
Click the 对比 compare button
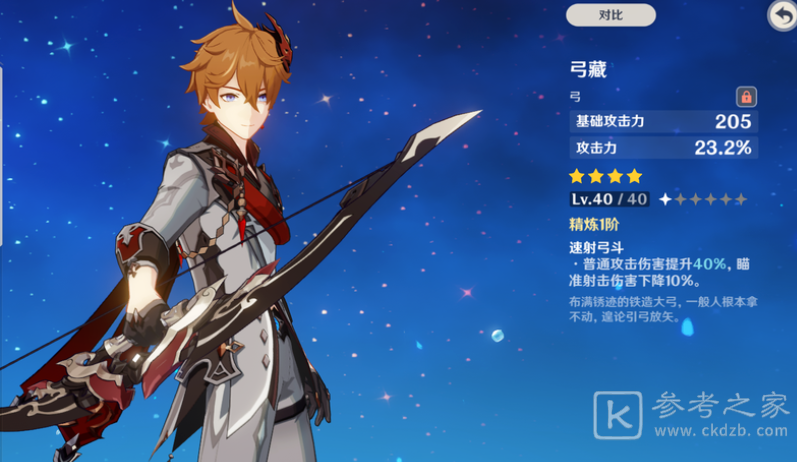(610, 15)
